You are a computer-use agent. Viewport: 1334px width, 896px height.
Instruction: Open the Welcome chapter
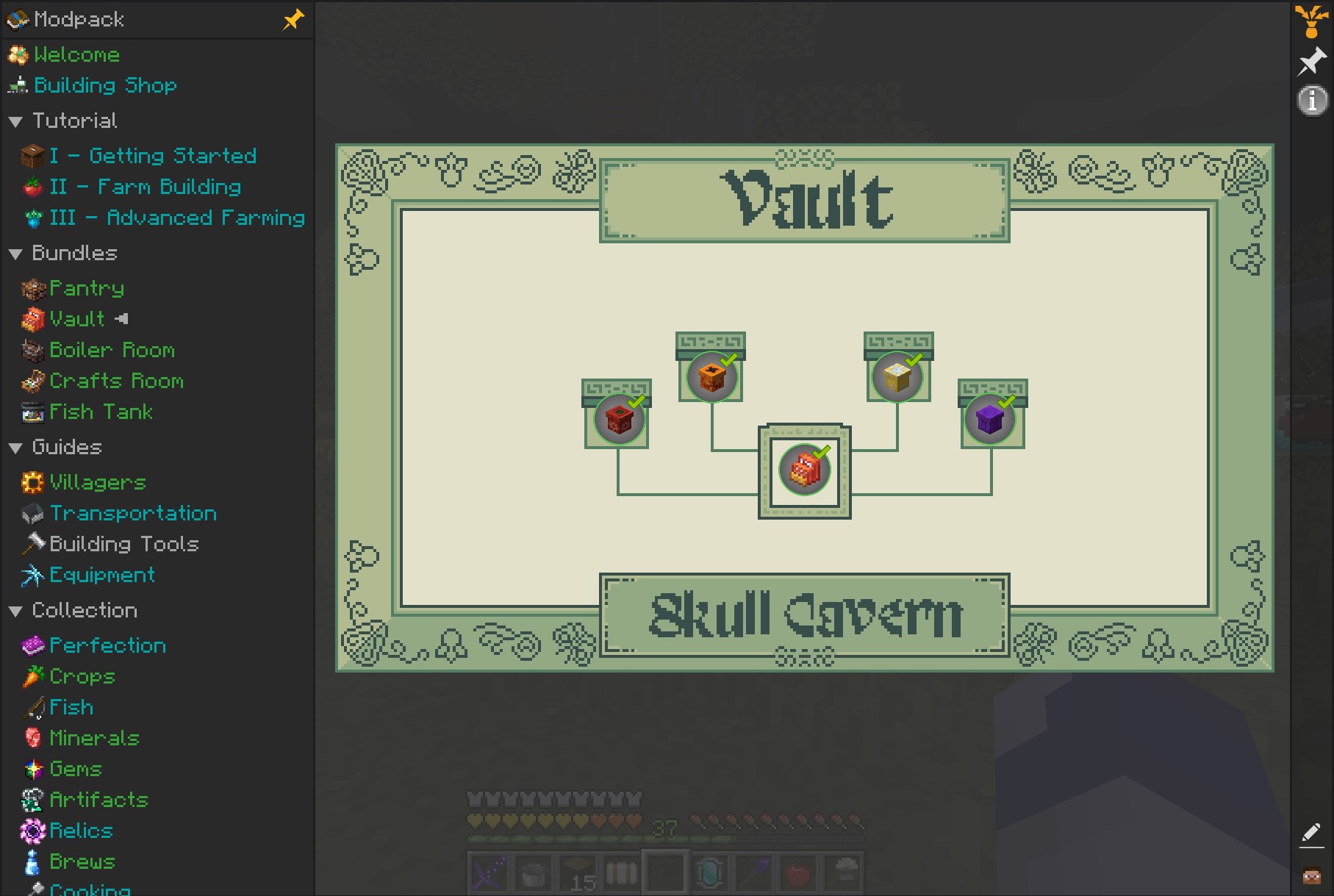(x=76, y=55)
